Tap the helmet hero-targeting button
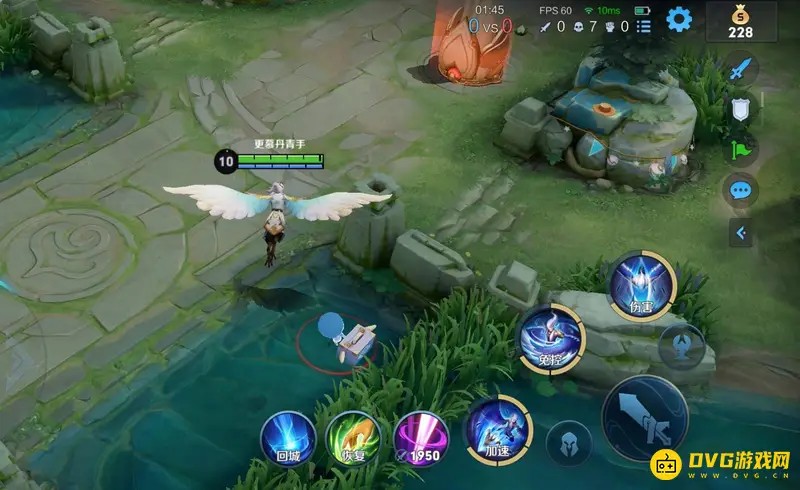The height and width of the screenshot is (490, 800). [568, 442]
